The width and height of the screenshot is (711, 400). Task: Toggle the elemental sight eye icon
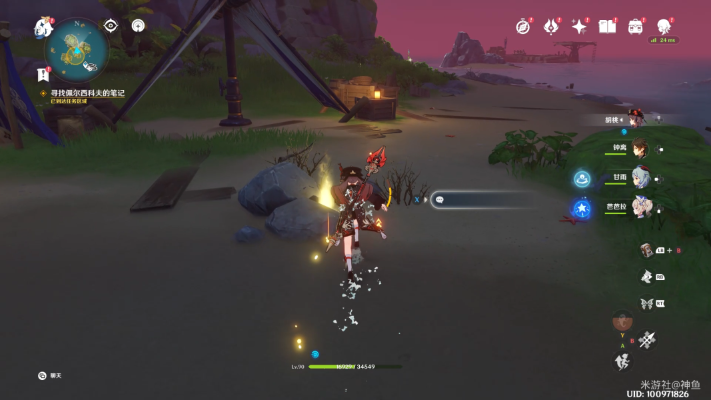tap(111, 26)
